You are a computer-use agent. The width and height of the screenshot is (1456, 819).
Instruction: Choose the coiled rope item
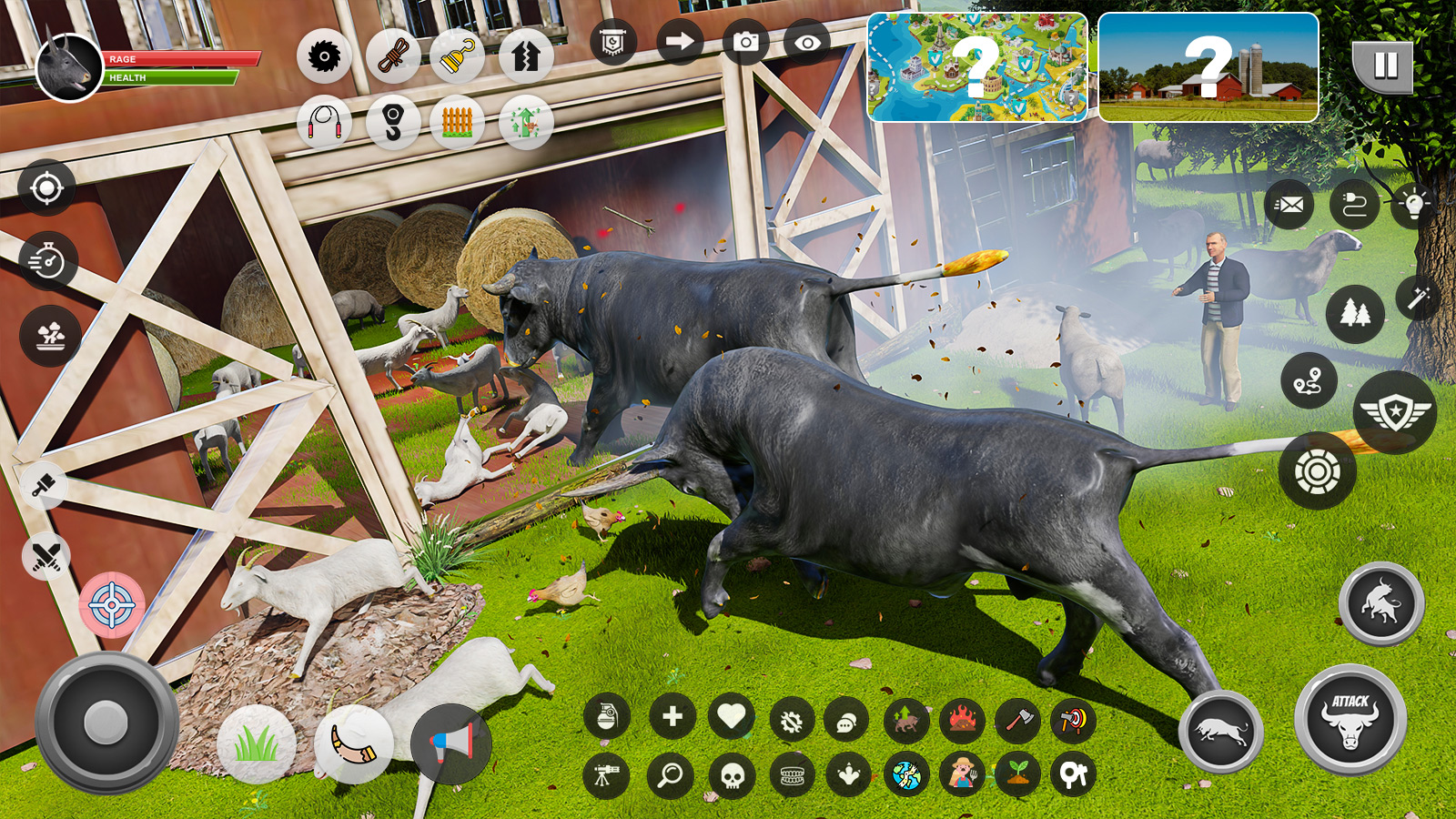pyautogui.click(x=393, y=56)
